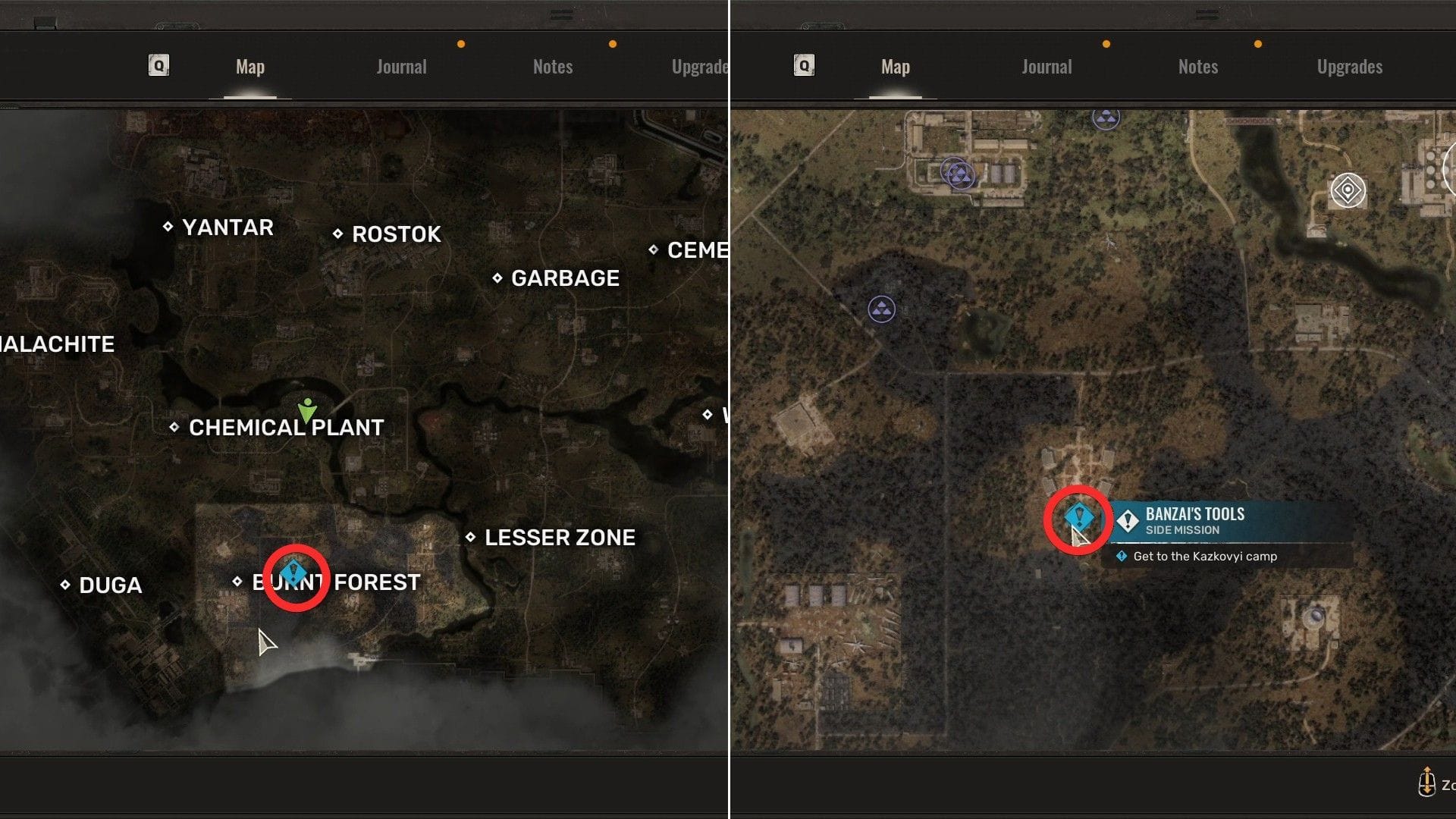Select the Garbage location marker
Screen dimensions: 1456x819
coord(499,278)
